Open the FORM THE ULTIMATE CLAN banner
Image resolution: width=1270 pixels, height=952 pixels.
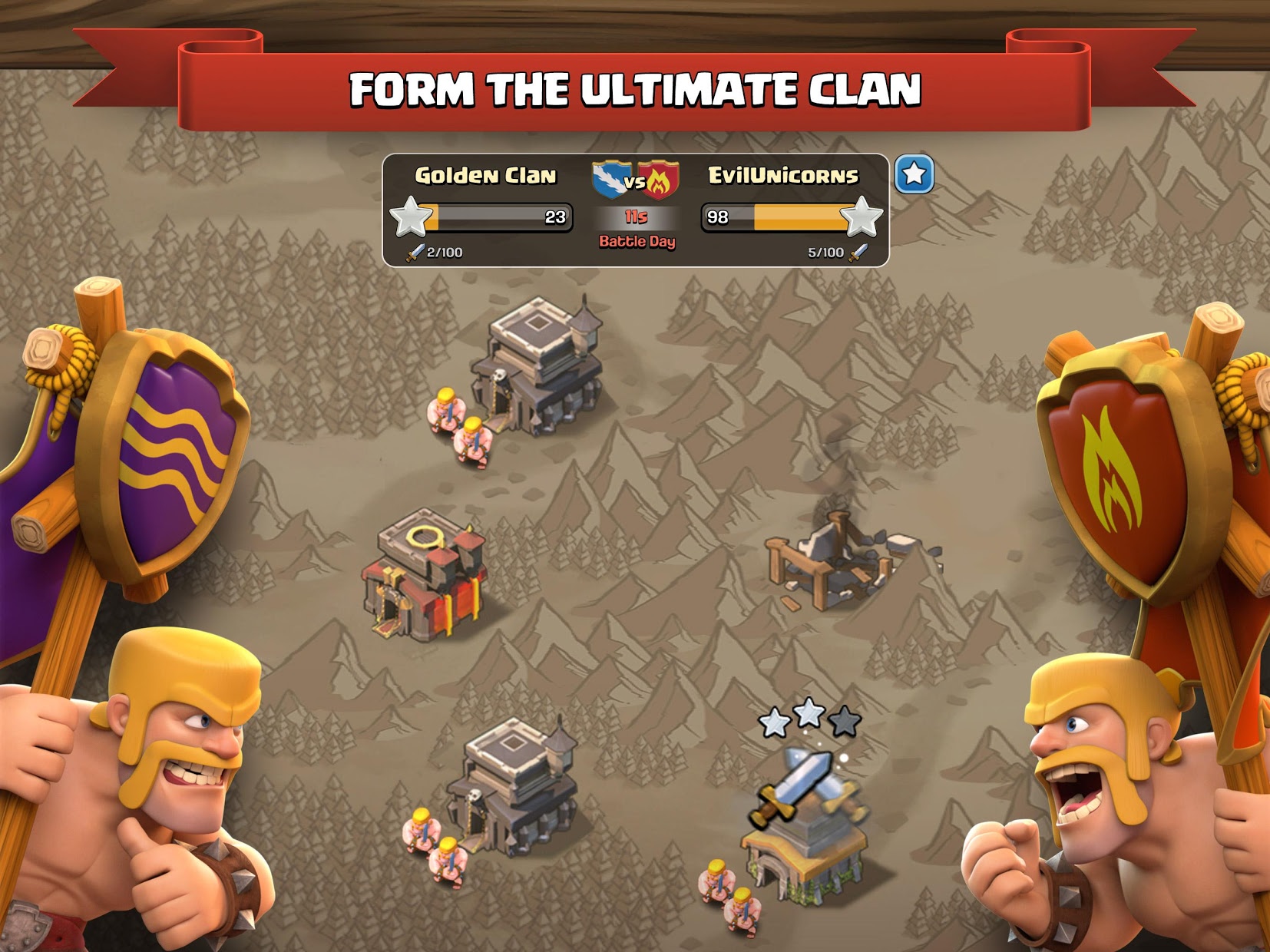[635, 84]
